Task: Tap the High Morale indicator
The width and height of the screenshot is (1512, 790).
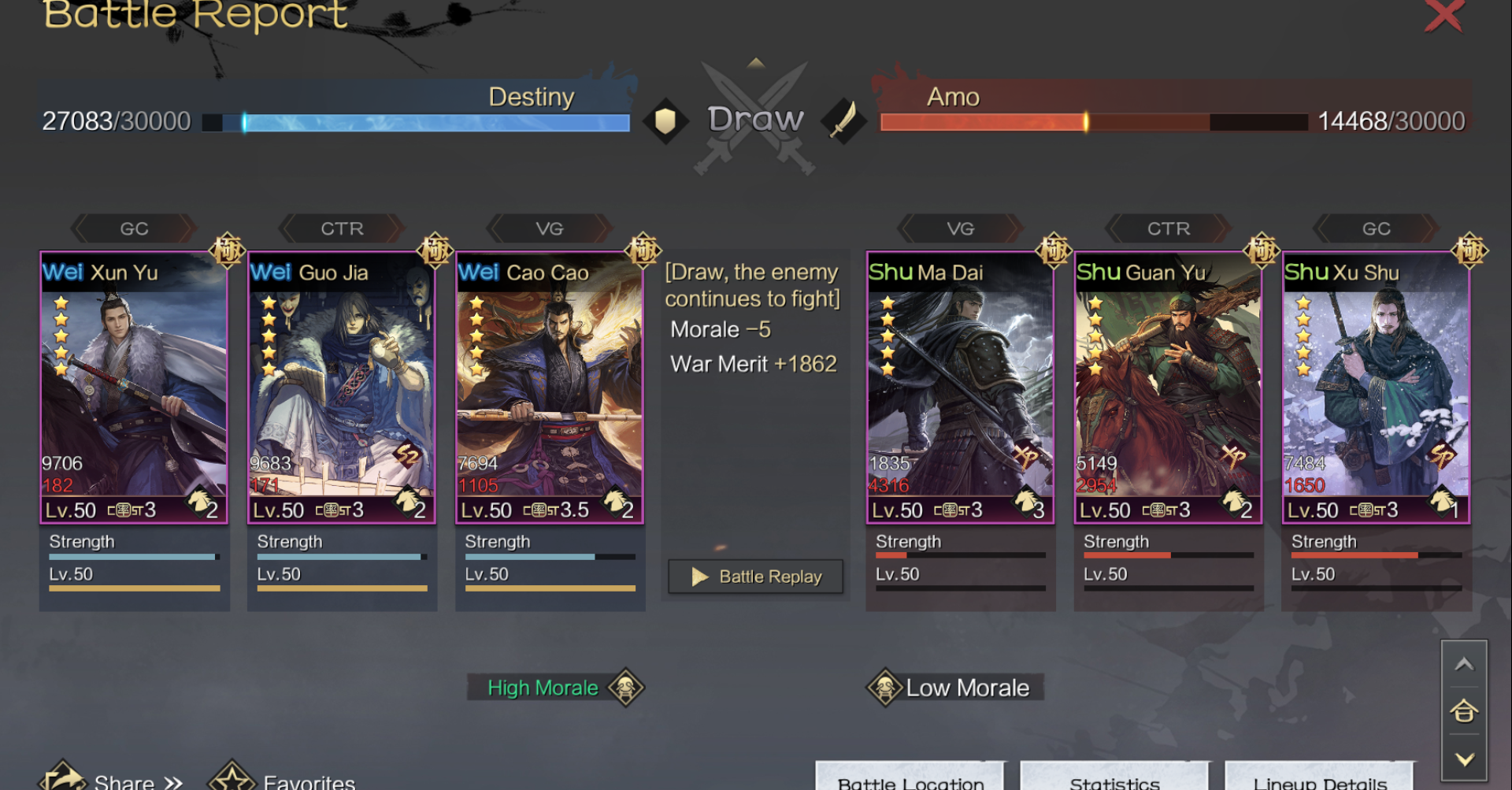Action: 556,688
